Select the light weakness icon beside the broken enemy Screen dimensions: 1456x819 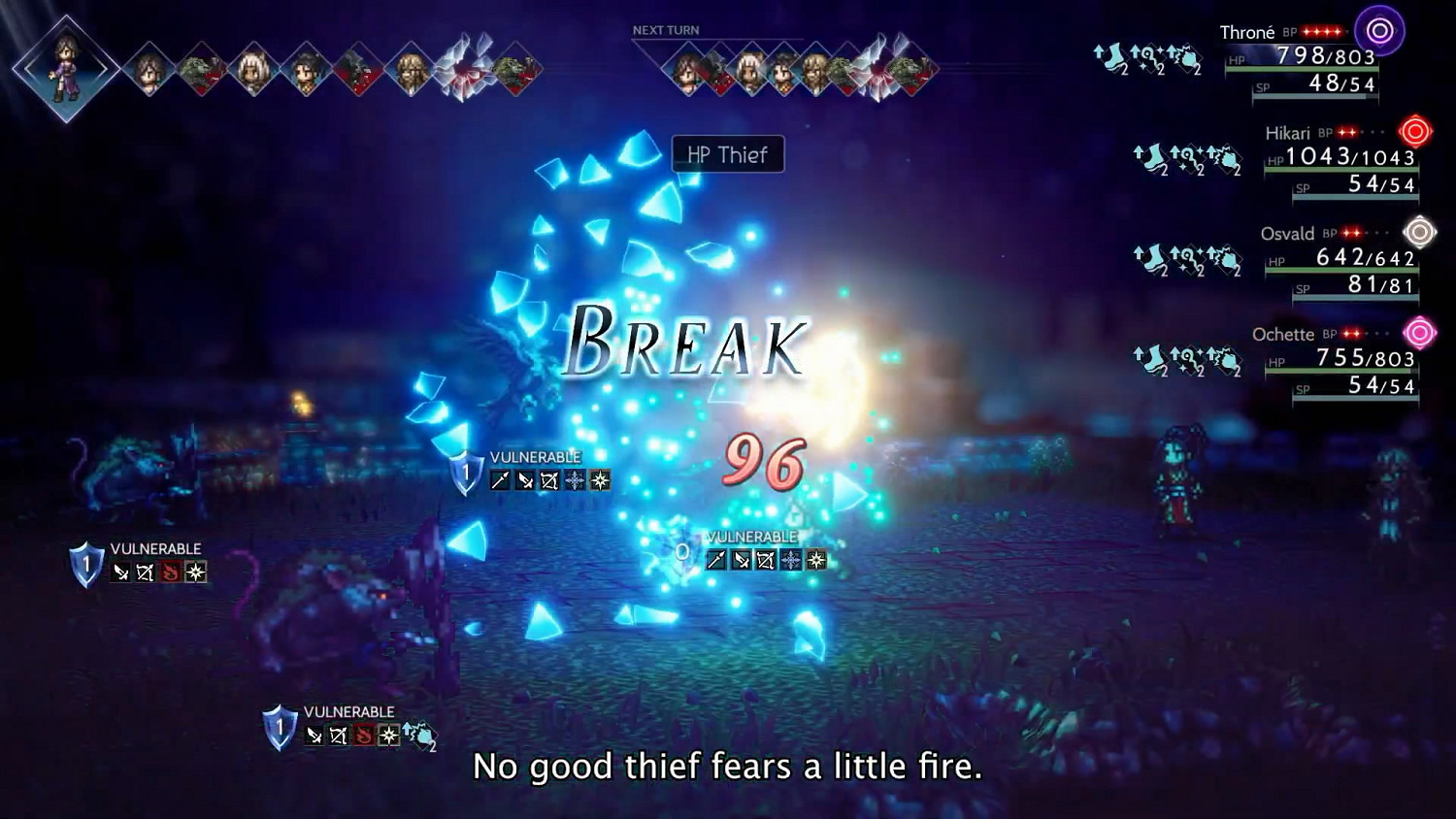(816, 560)
